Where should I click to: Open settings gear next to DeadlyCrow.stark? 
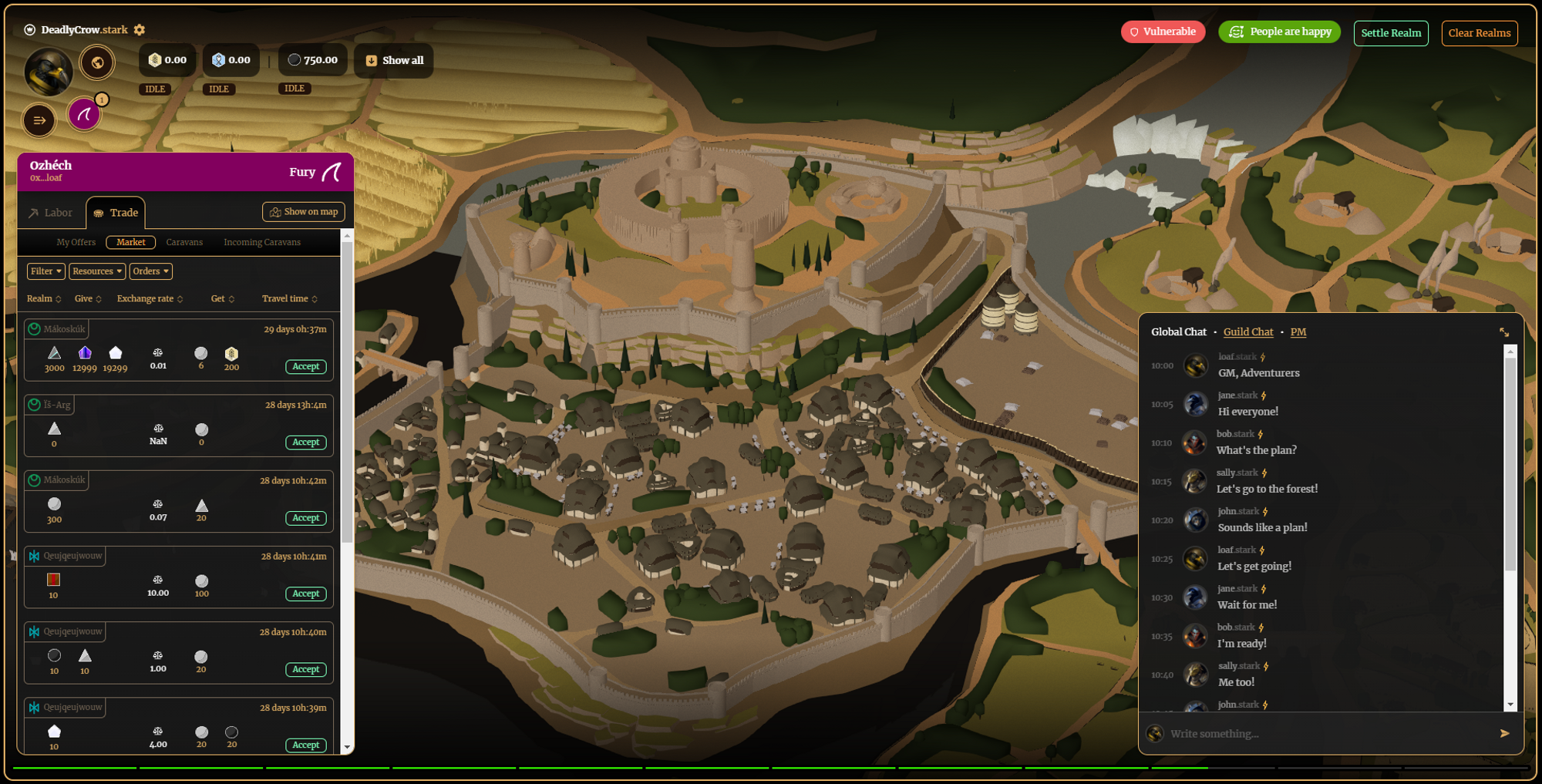140,30
